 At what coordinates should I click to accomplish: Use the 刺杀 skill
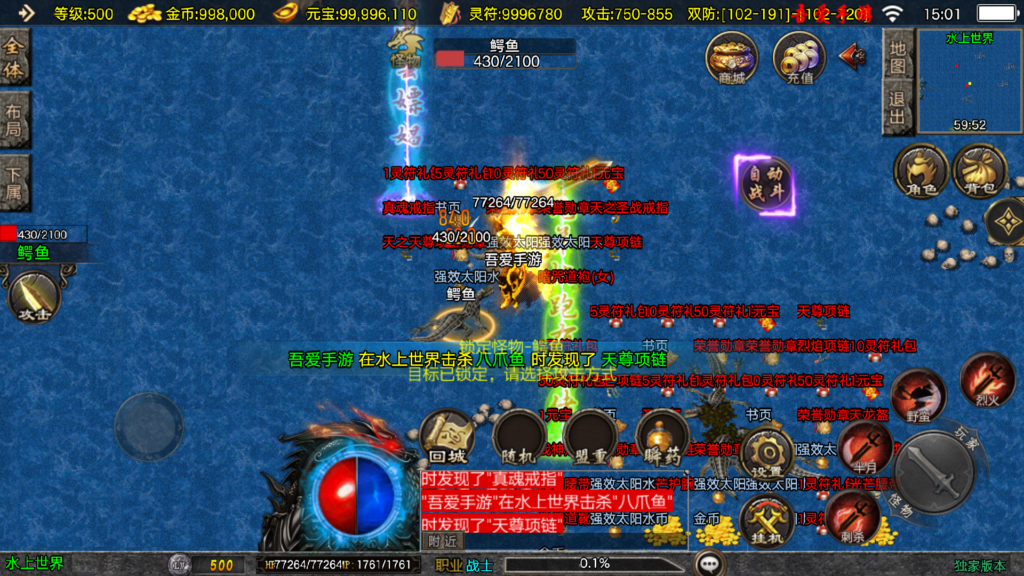[x=852, y=514]
